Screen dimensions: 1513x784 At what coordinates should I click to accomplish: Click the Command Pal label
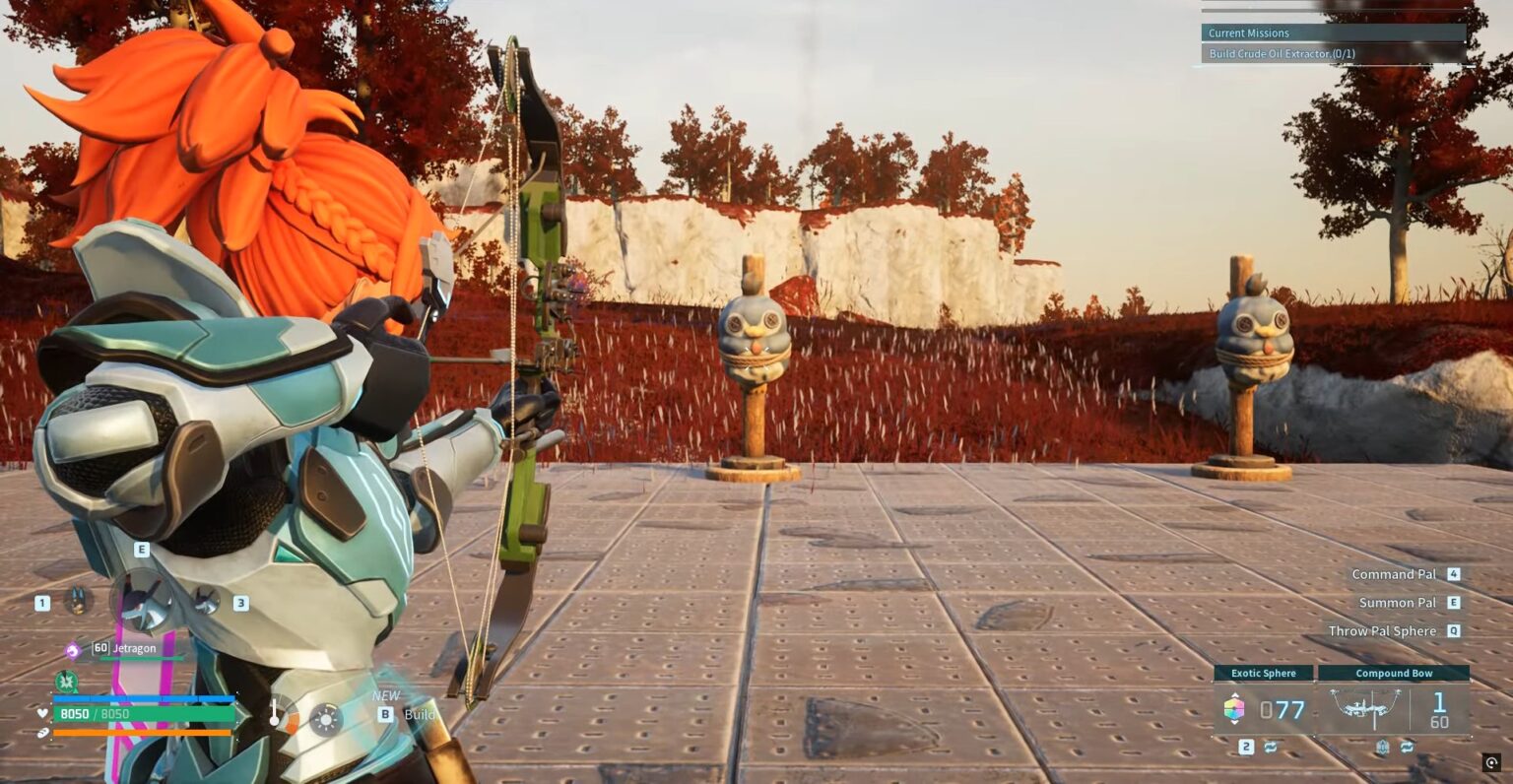coord(1394,574)
